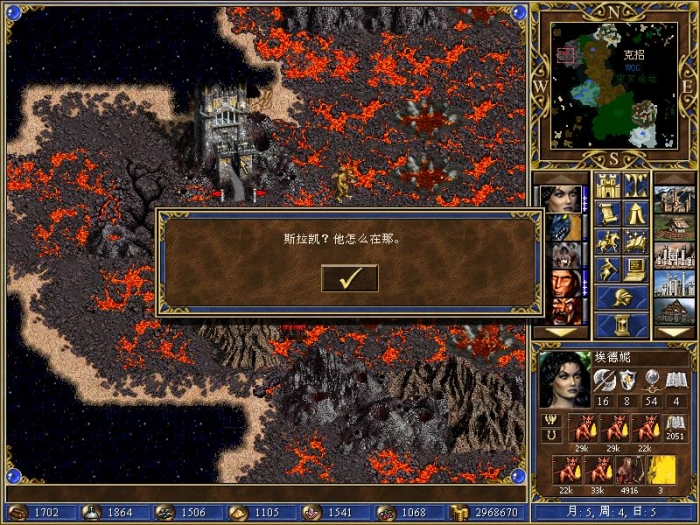The width and height of the screenshot is (700, 525).
Task: Open the spellbook cast spell button
Action: coord(635,241)
